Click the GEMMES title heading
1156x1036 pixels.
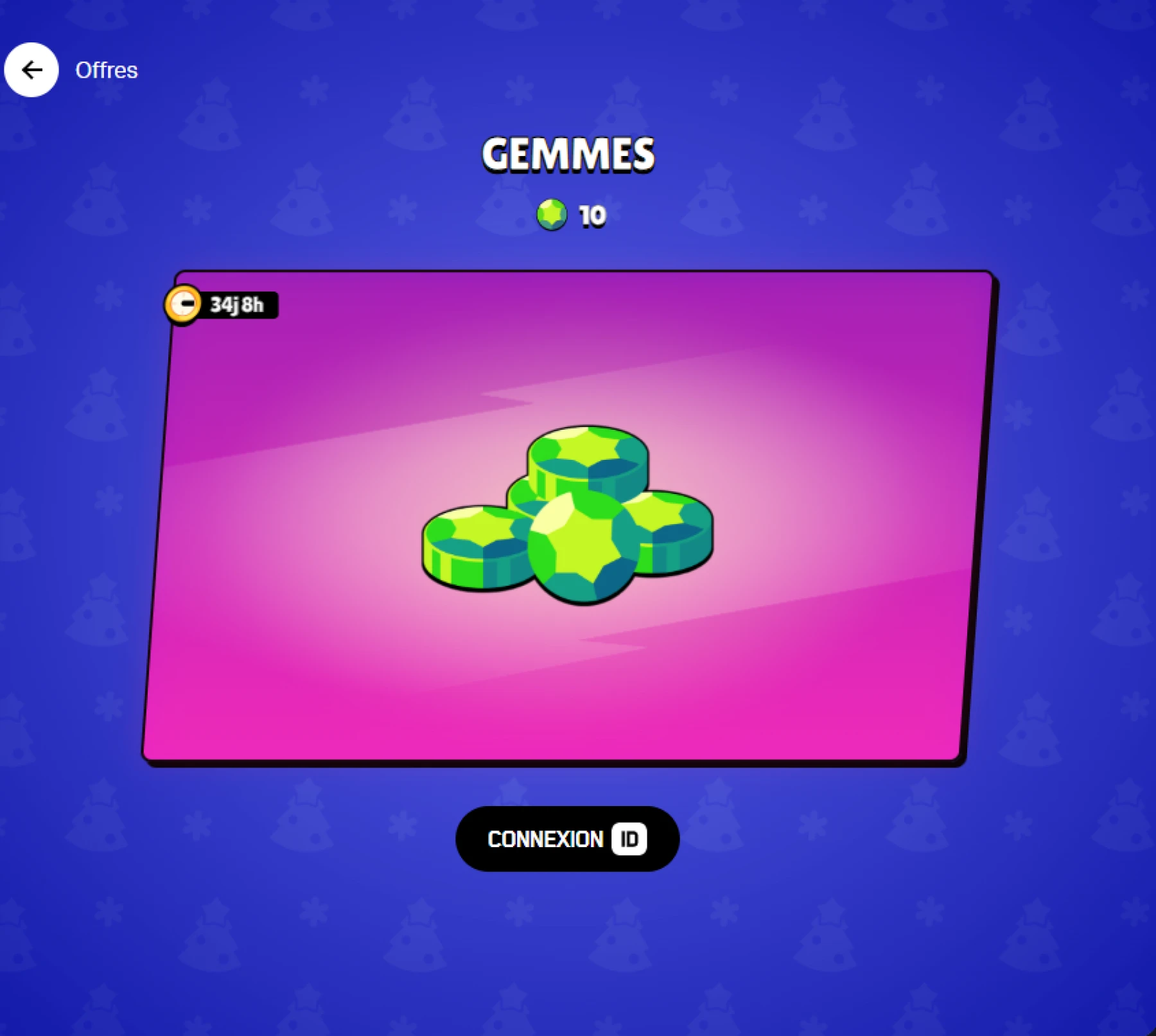coord(568,153)
